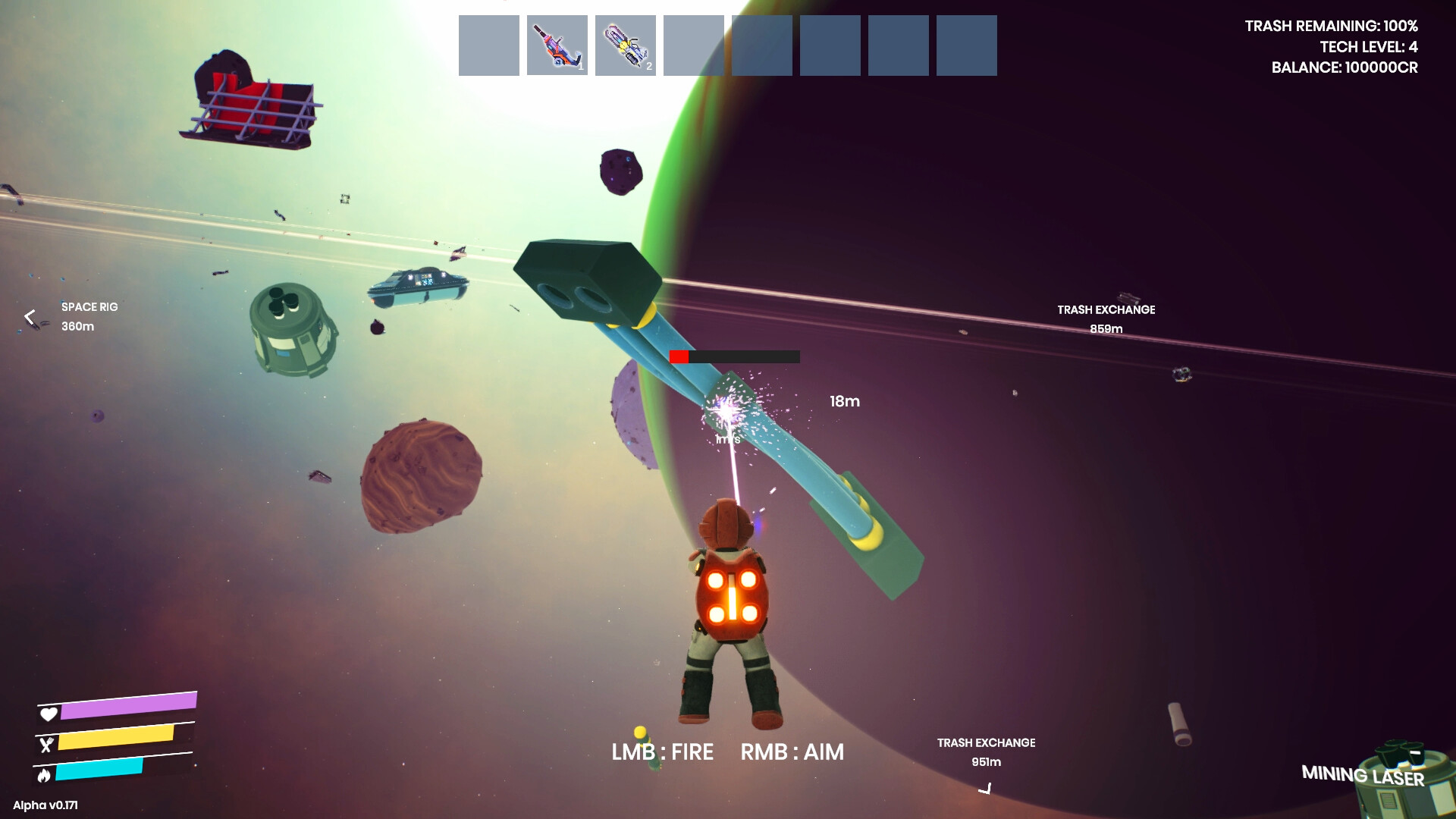Click the fork and knife hunger icon
Viewport: 1456px width, 819px height.
pos(49,744)
